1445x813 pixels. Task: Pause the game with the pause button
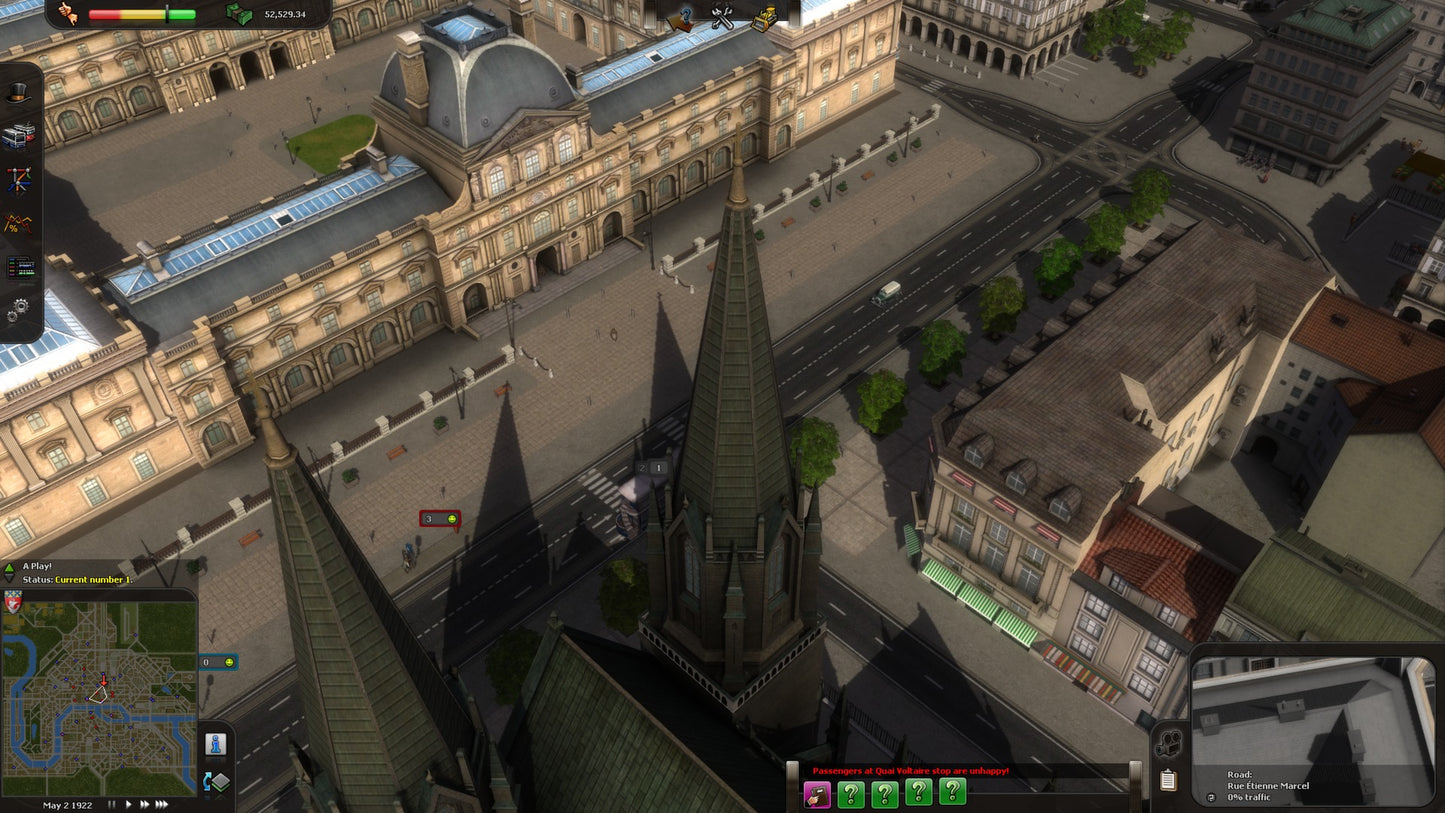click(111, 804)
